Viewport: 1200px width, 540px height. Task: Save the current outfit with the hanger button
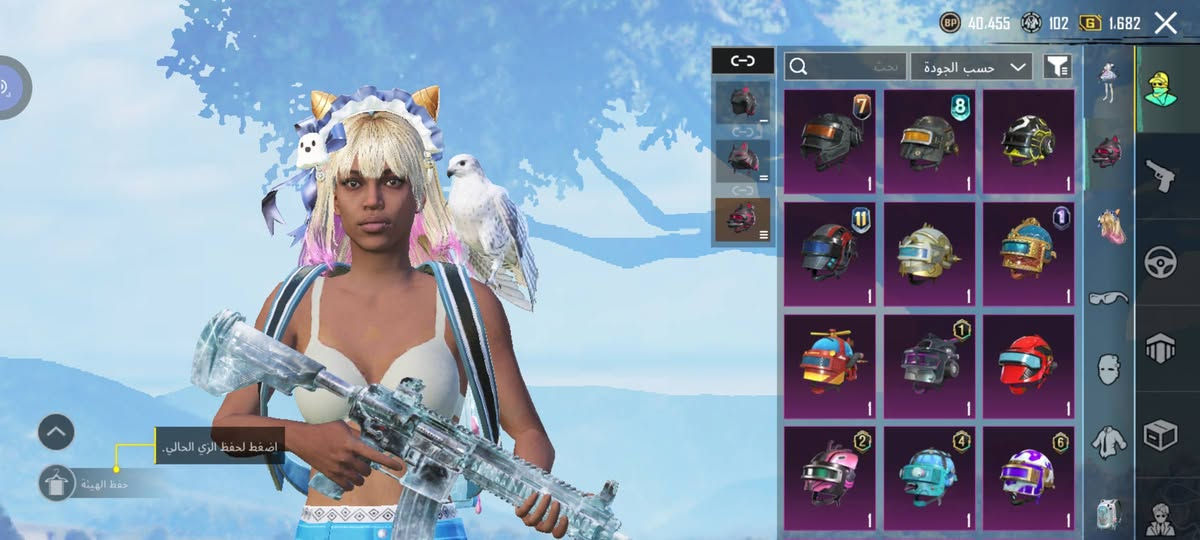[x=56, y=483]
